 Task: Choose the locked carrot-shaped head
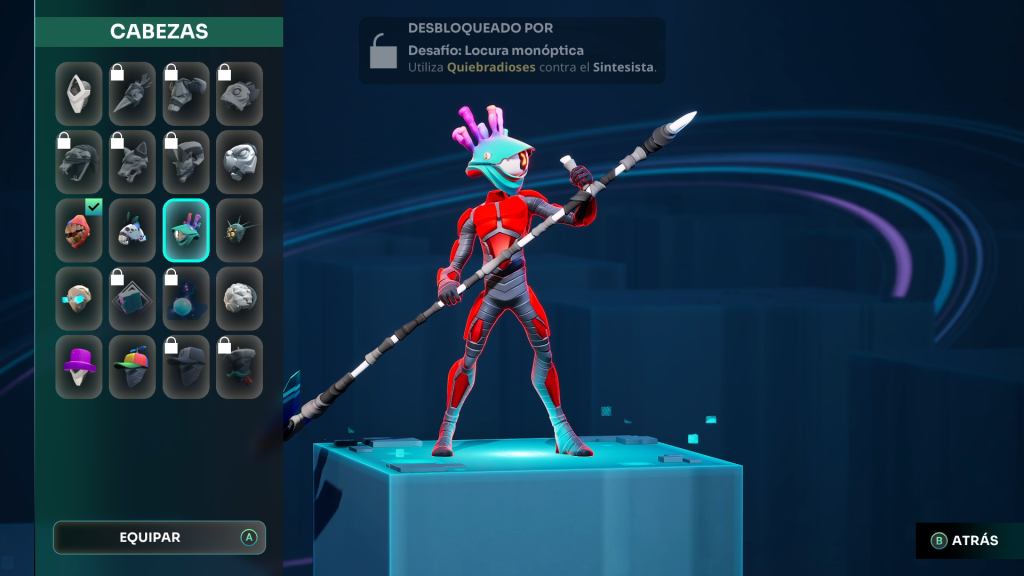click(x=132, y=94)
